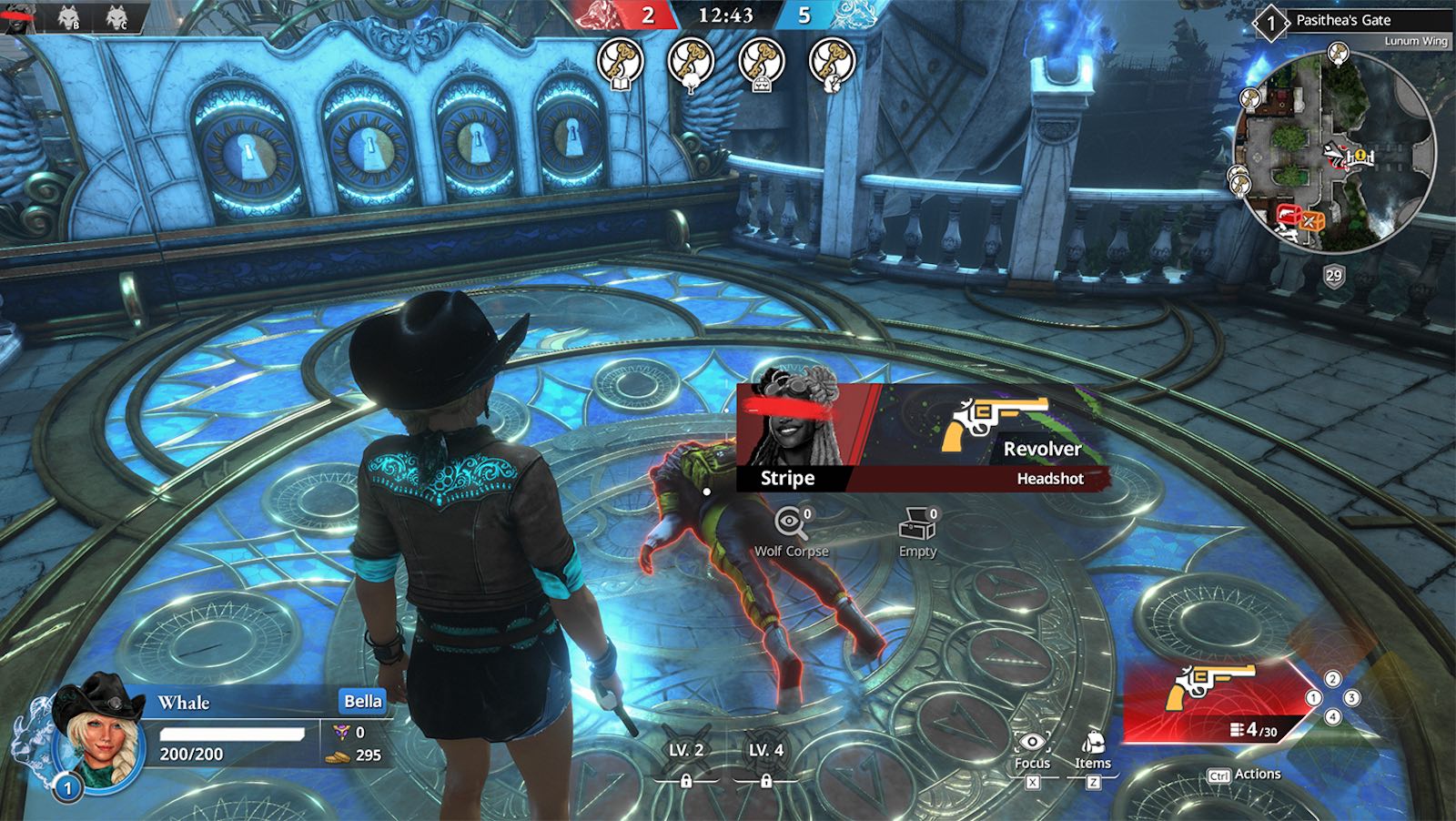
Task: Select the key objective with tree symbol
Action: point(691,64)
